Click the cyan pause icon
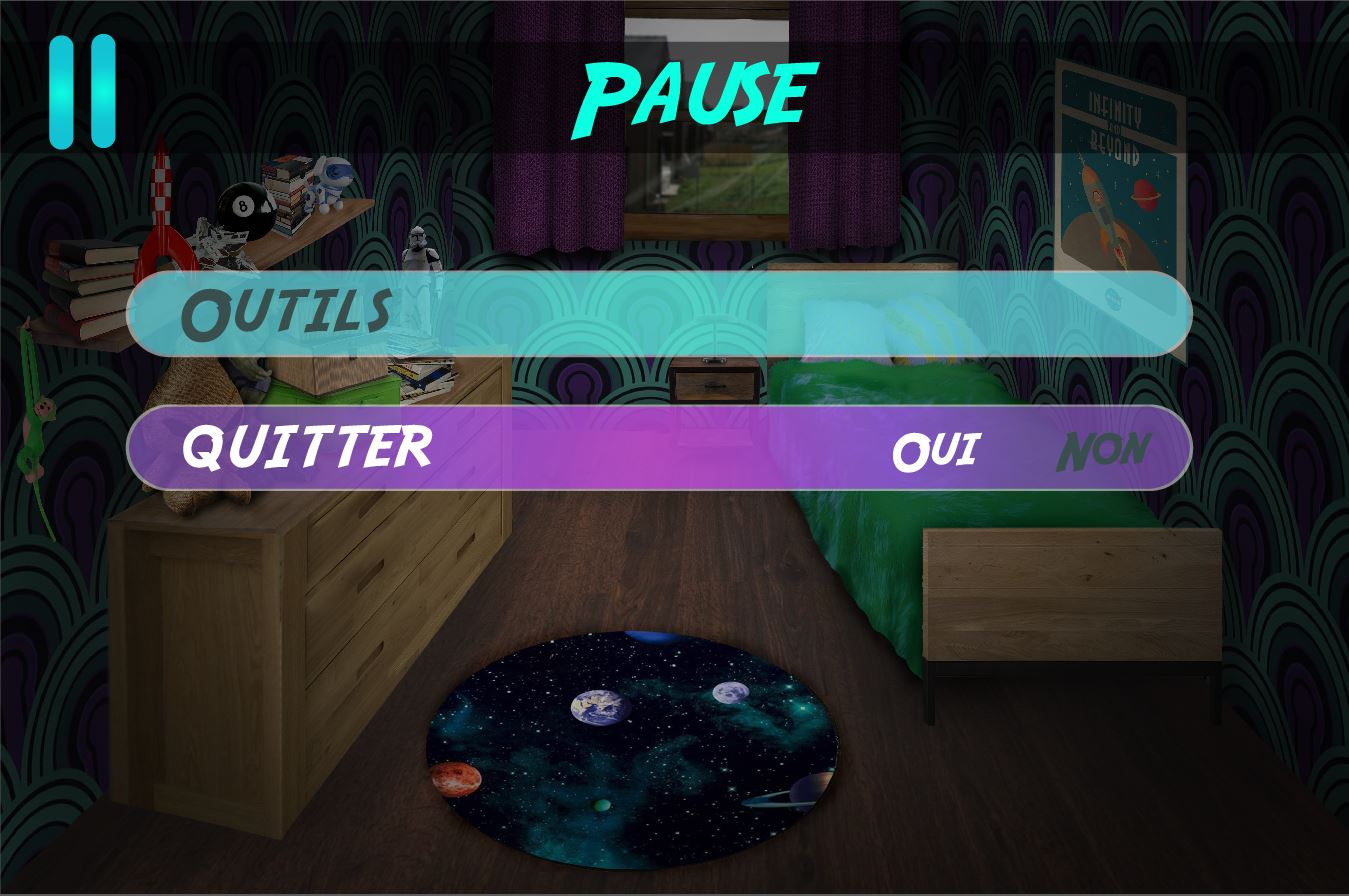Viewport: 1349px width, 896px height. coord(83,91)
